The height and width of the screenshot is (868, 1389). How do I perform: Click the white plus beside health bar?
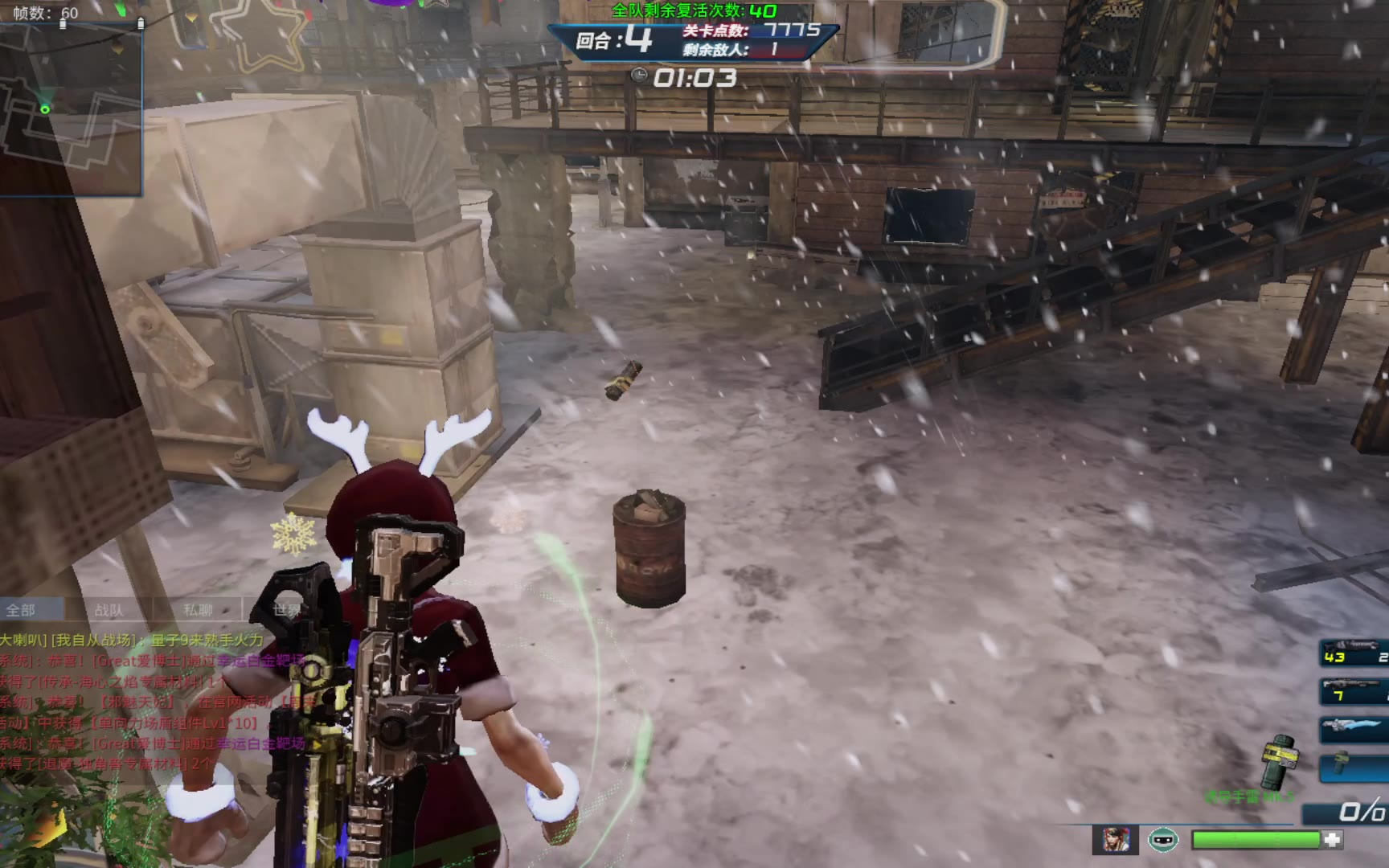(1333, 840)
